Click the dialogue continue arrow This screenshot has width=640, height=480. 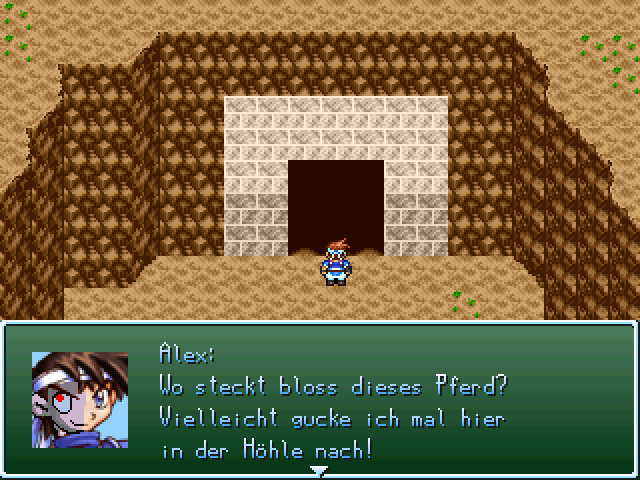tap(319, 469)
